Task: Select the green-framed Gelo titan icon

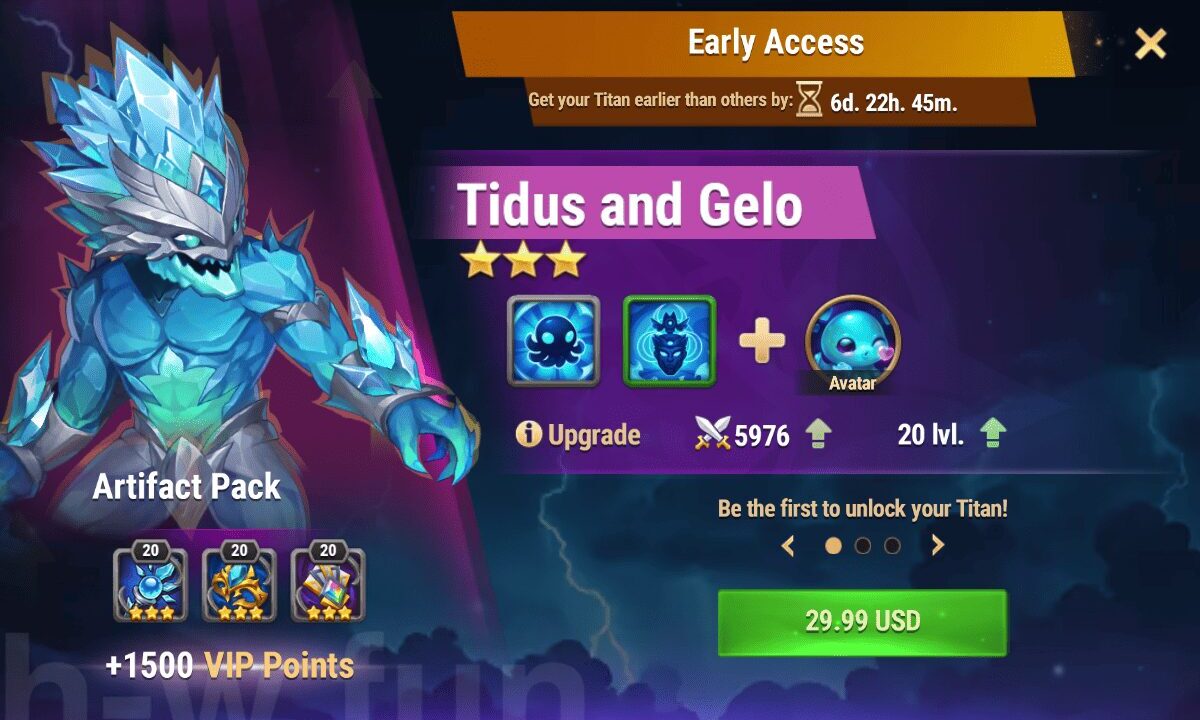Action: pos(670,341)
